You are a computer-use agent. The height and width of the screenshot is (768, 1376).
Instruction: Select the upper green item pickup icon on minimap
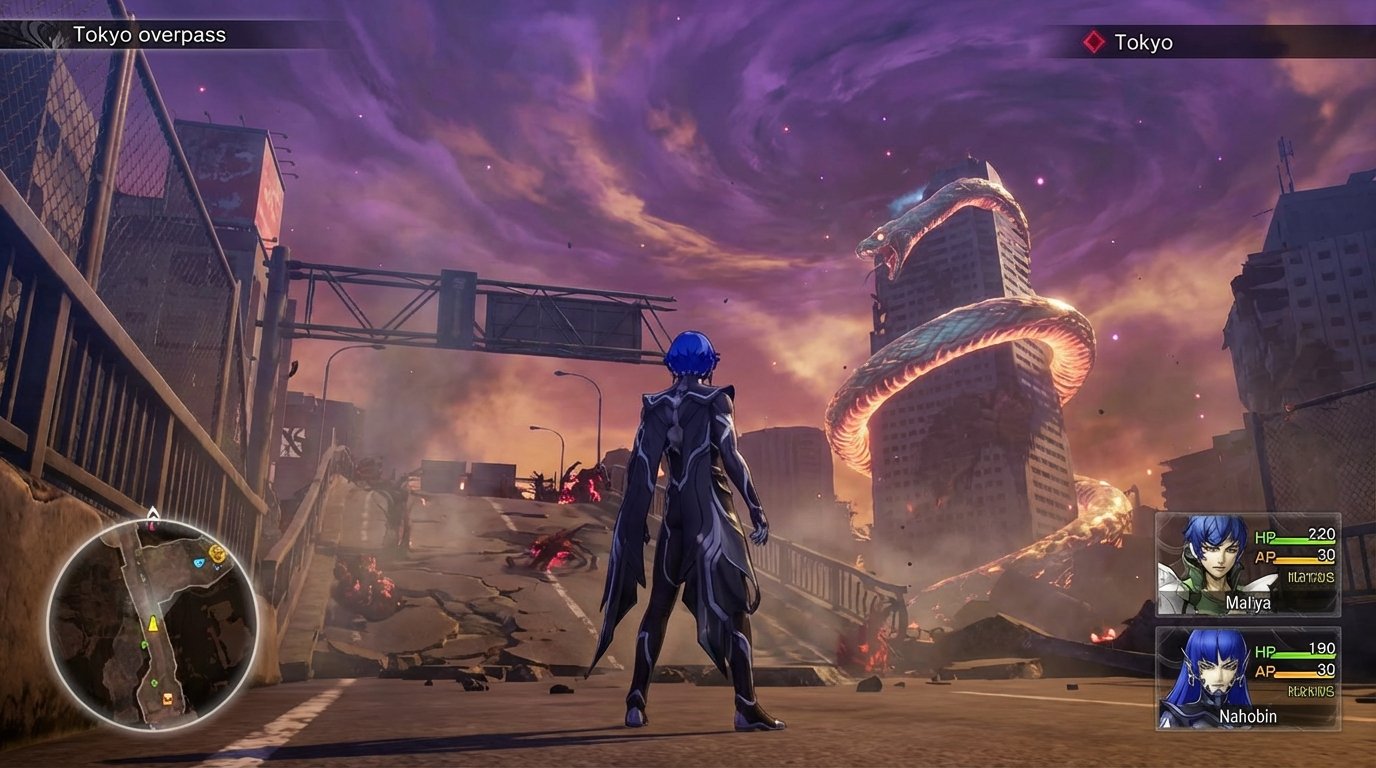tap(144, 645)
